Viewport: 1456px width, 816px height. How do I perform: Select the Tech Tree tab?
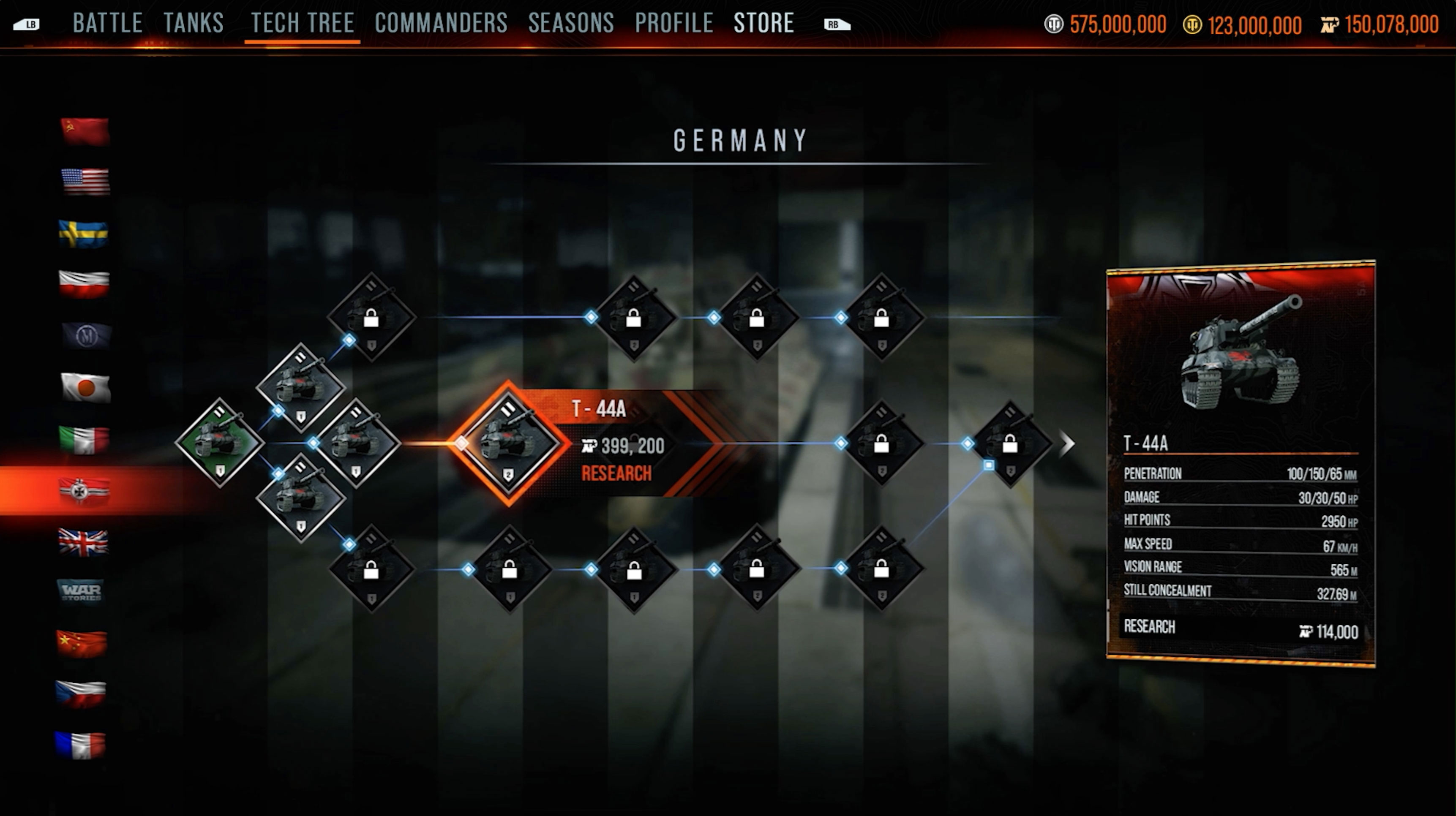click(x=303, y=24)
